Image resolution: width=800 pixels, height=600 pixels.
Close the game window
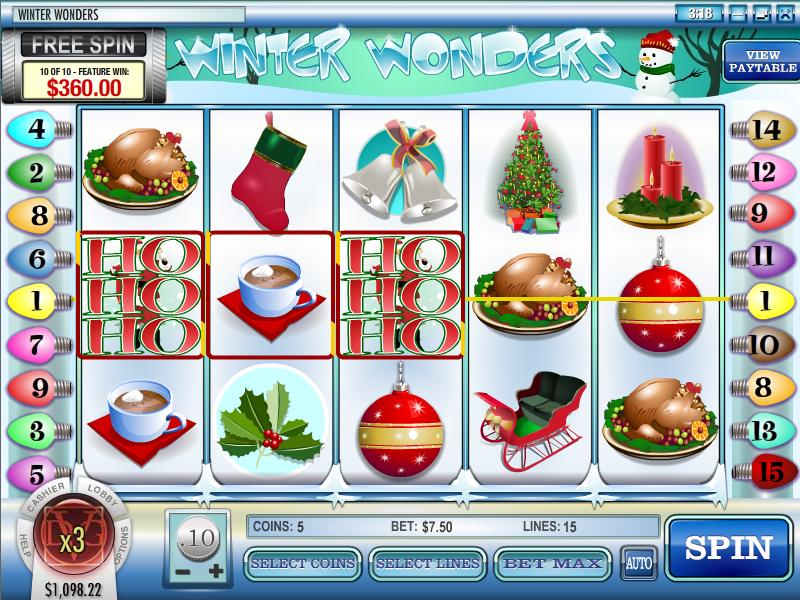pos(786,13)
